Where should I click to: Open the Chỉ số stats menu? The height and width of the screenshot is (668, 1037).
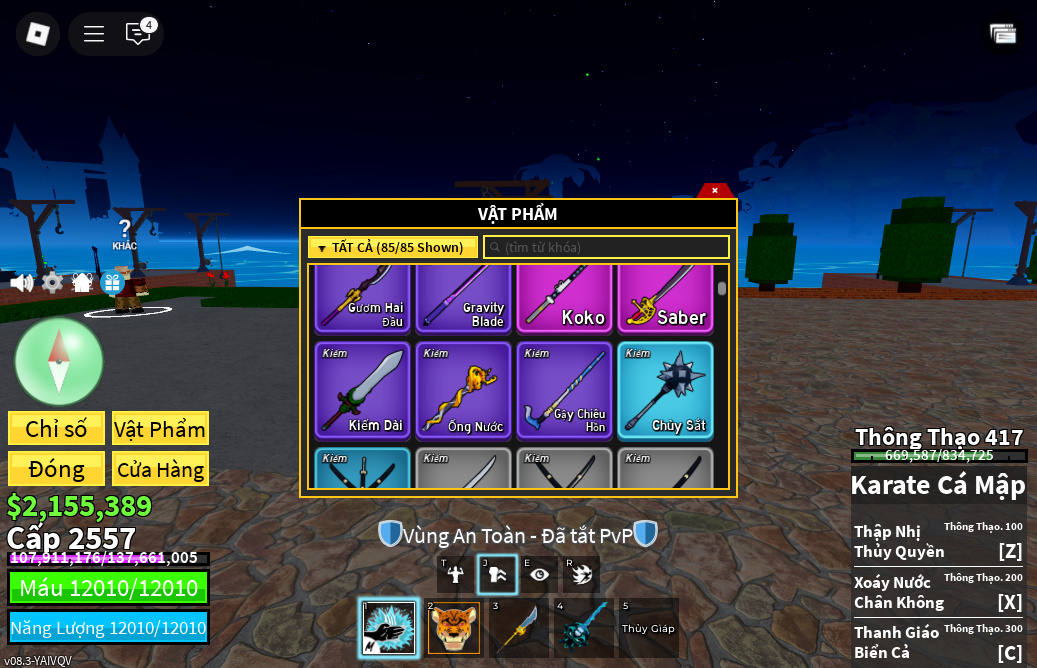56,429
